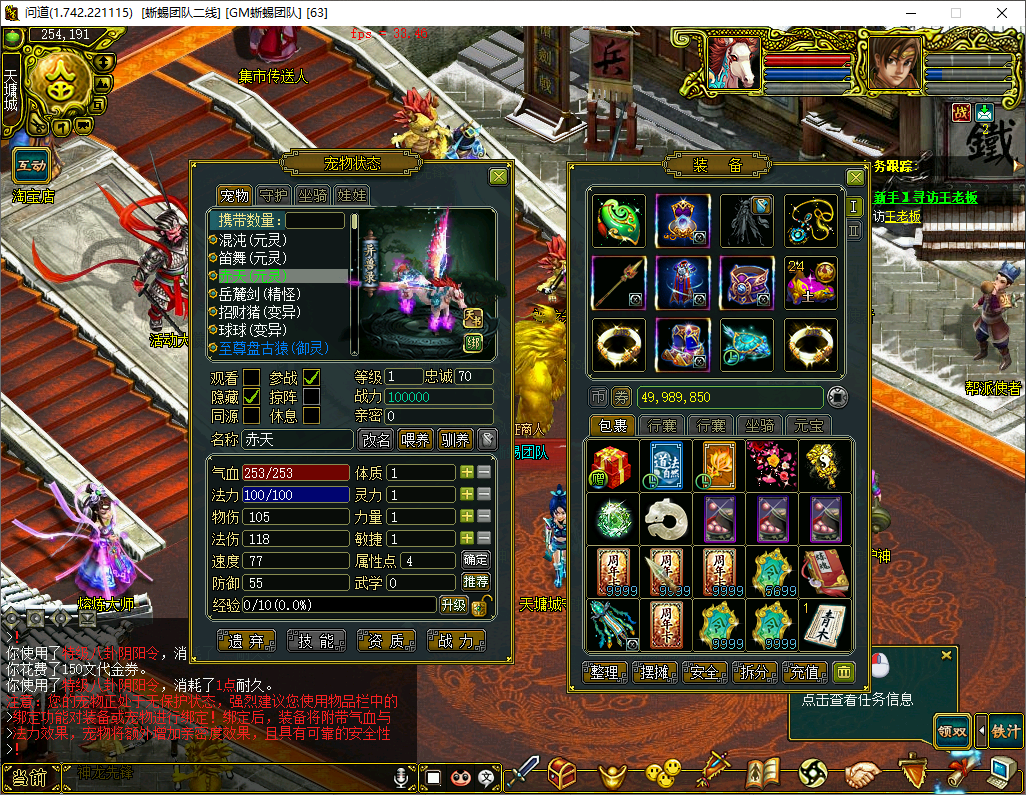Click the 升级 level-up button
The width and height of the screenshot is (1026, 795).
453,605
